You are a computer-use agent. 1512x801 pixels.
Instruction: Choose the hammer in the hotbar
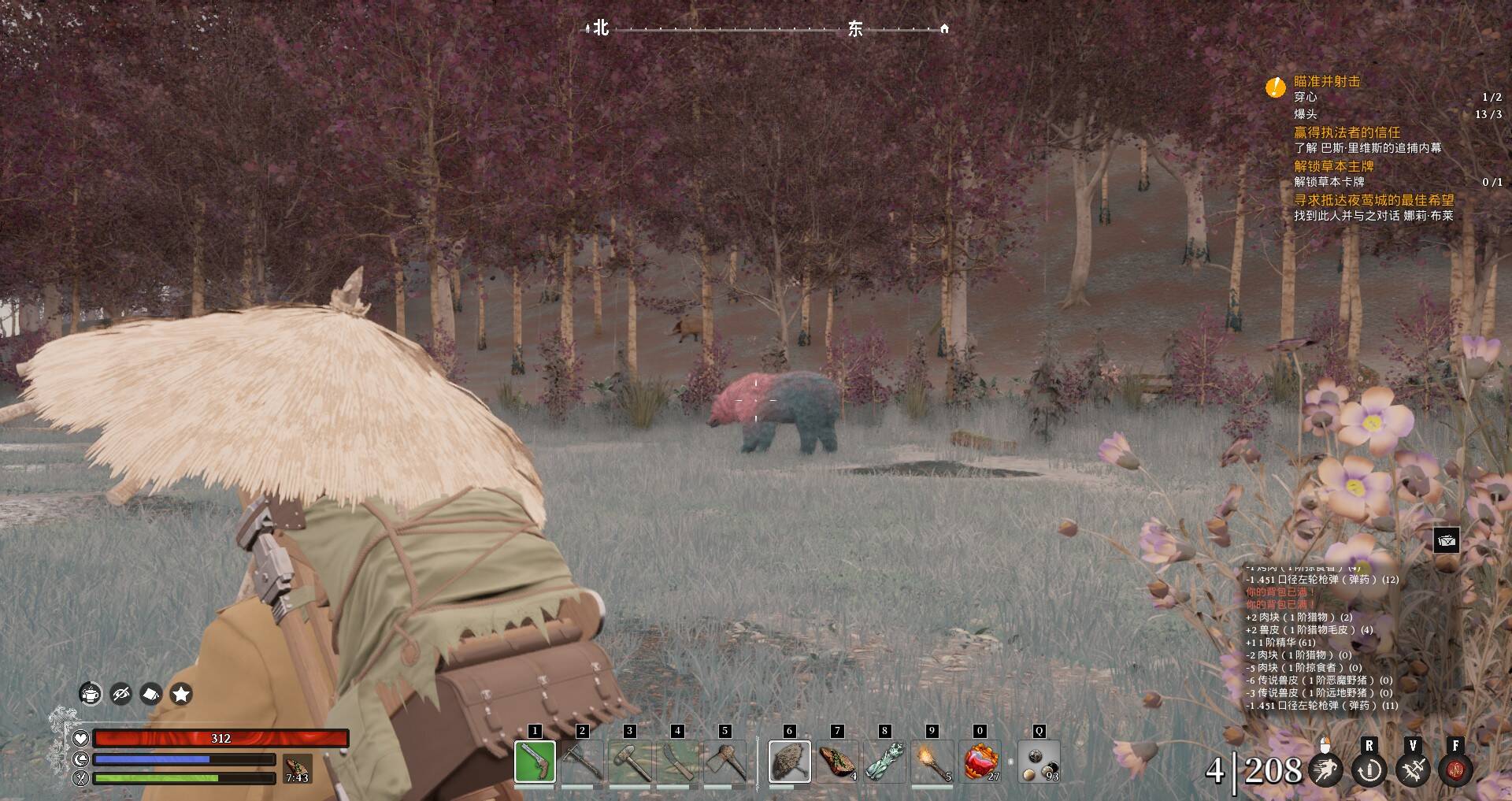pos(629,762)
